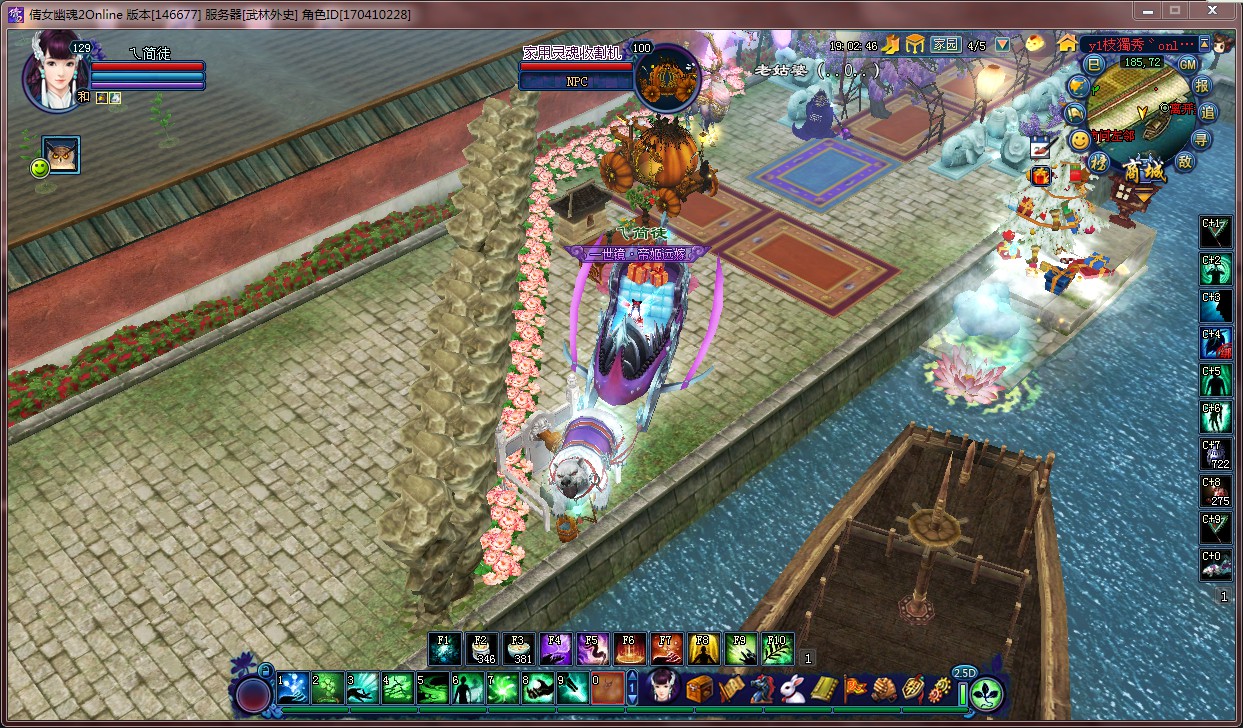
Task: Open the treasure chest bag icon
Action: coord(699,688)
